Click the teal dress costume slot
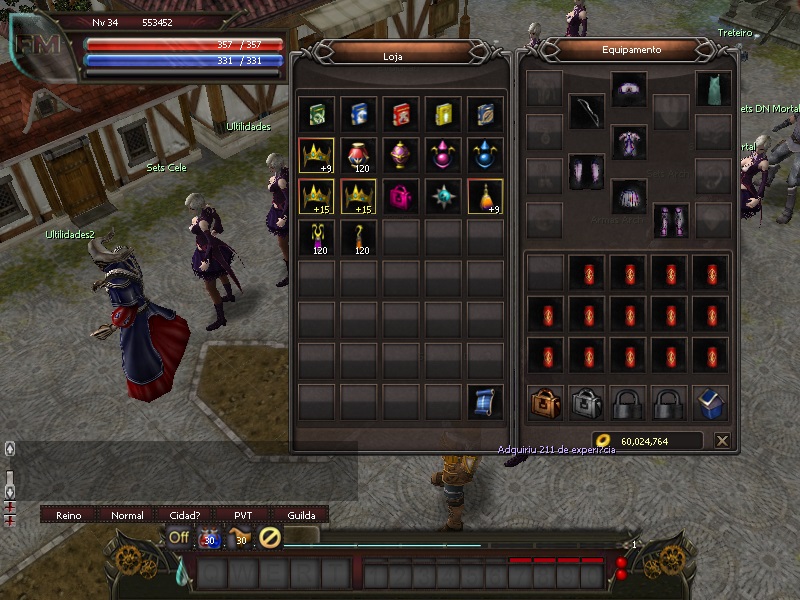800x600 pixels. 713,88
